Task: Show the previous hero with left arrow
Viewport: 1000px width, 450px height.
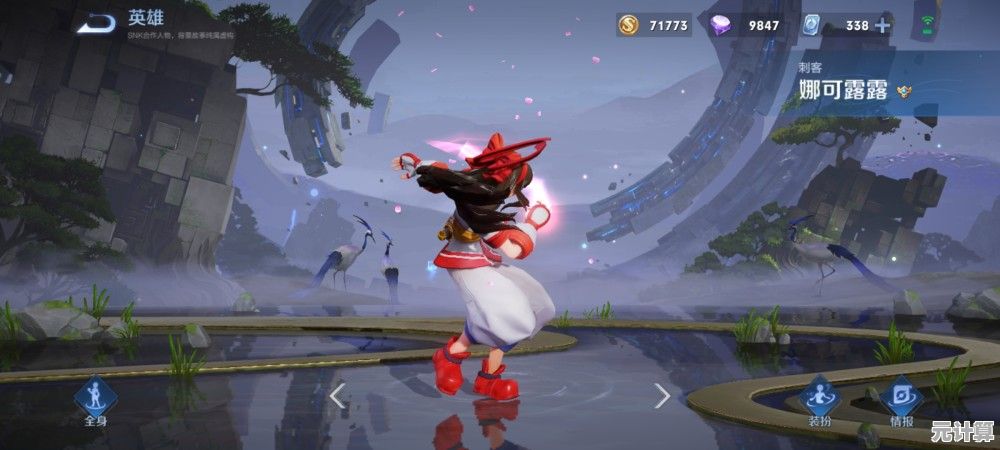Action: point(337,396)
